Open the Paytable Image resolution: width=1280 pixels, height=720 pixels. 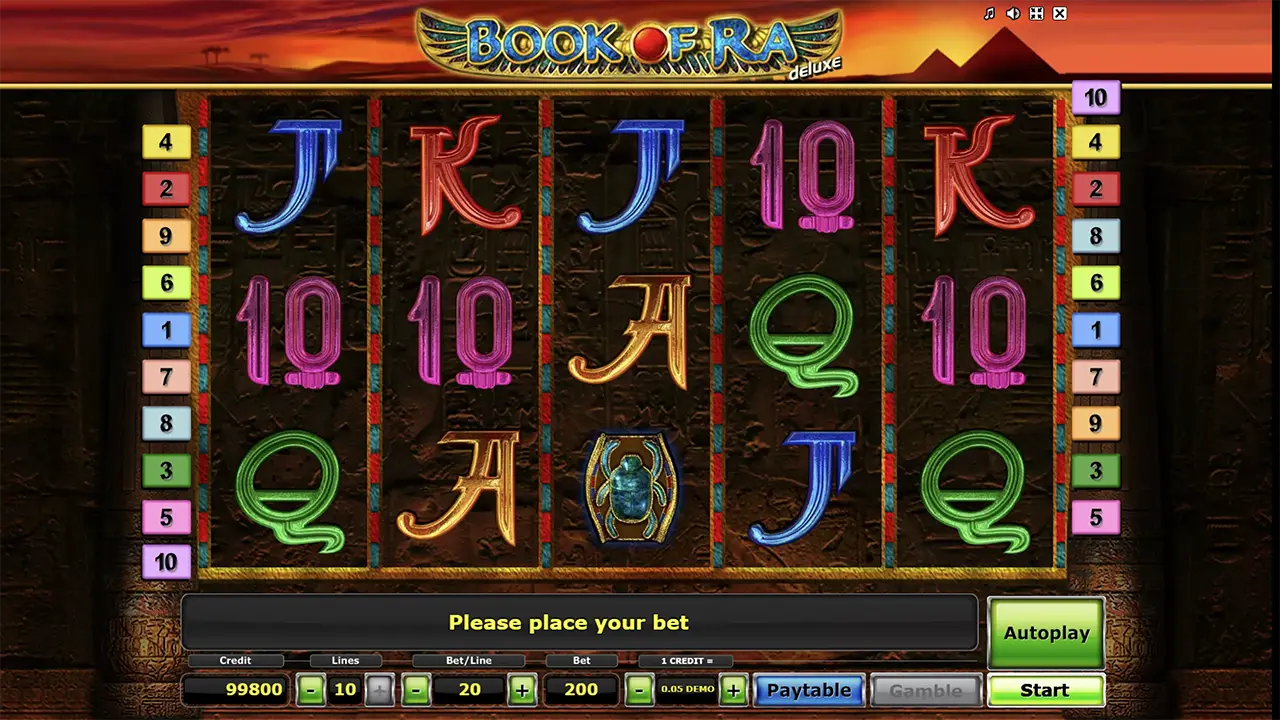808,690
